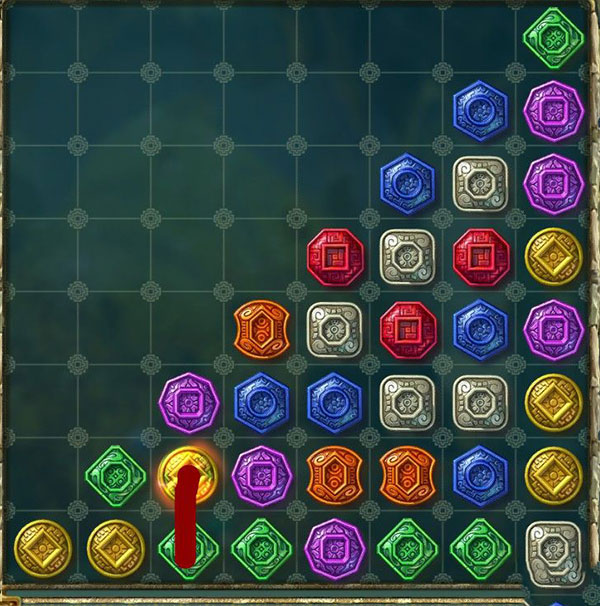This screenshot has width=600, height=606.
Task: Select the orange tile sitting above a blue tile
Action: 261,327
